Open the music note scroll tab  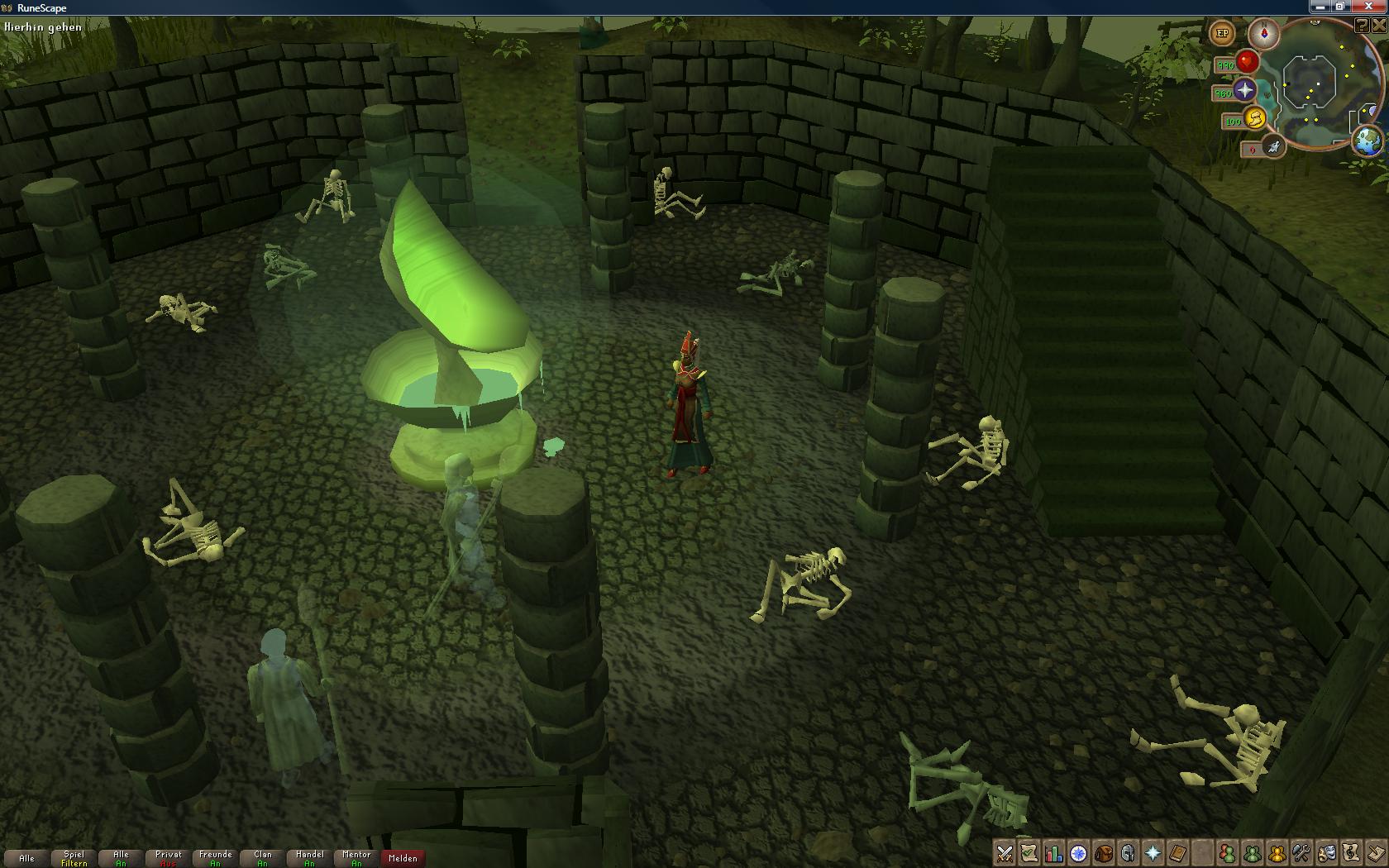(x=1350, y=853)
